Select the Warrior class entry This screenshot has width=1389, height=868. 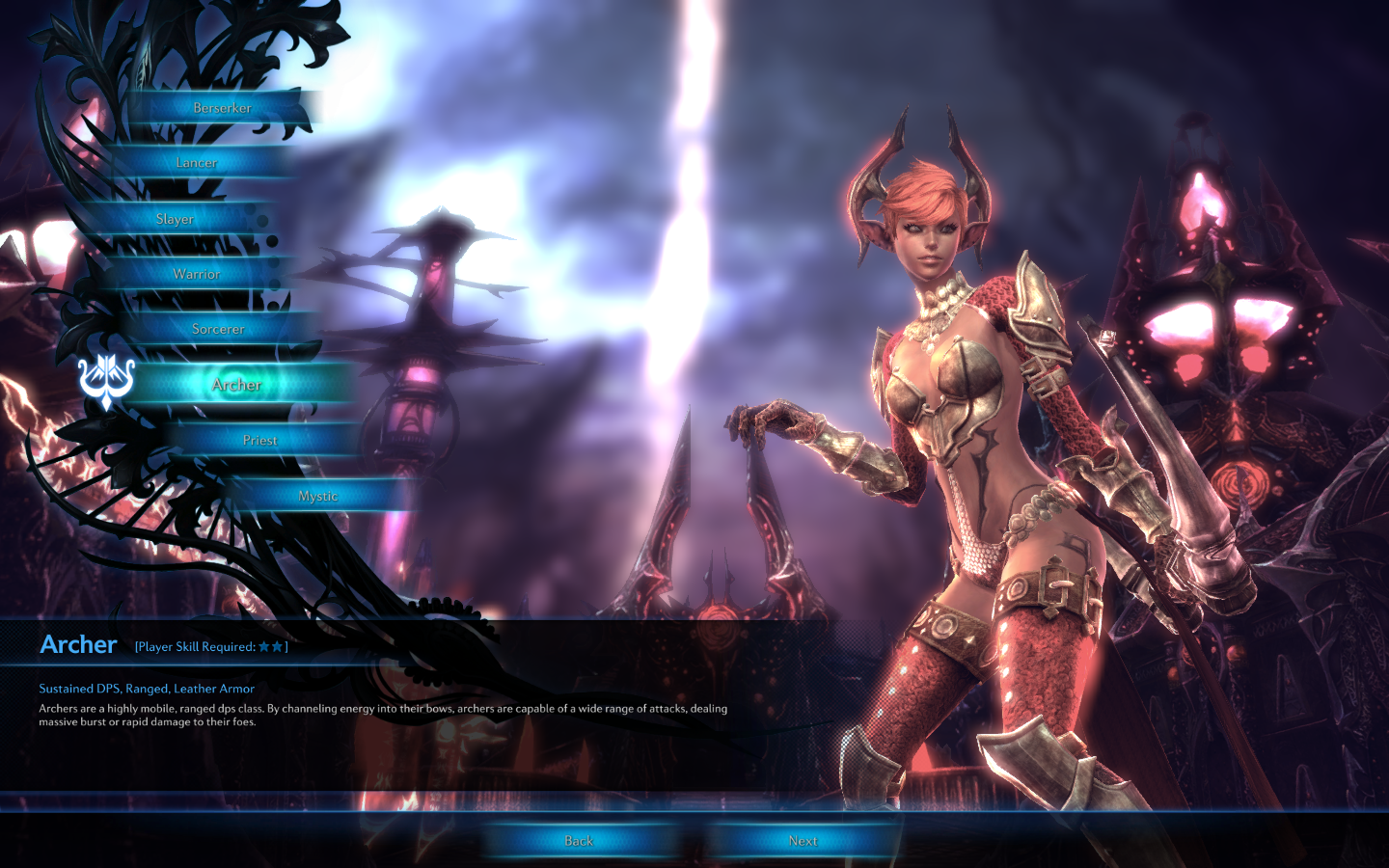197,274
